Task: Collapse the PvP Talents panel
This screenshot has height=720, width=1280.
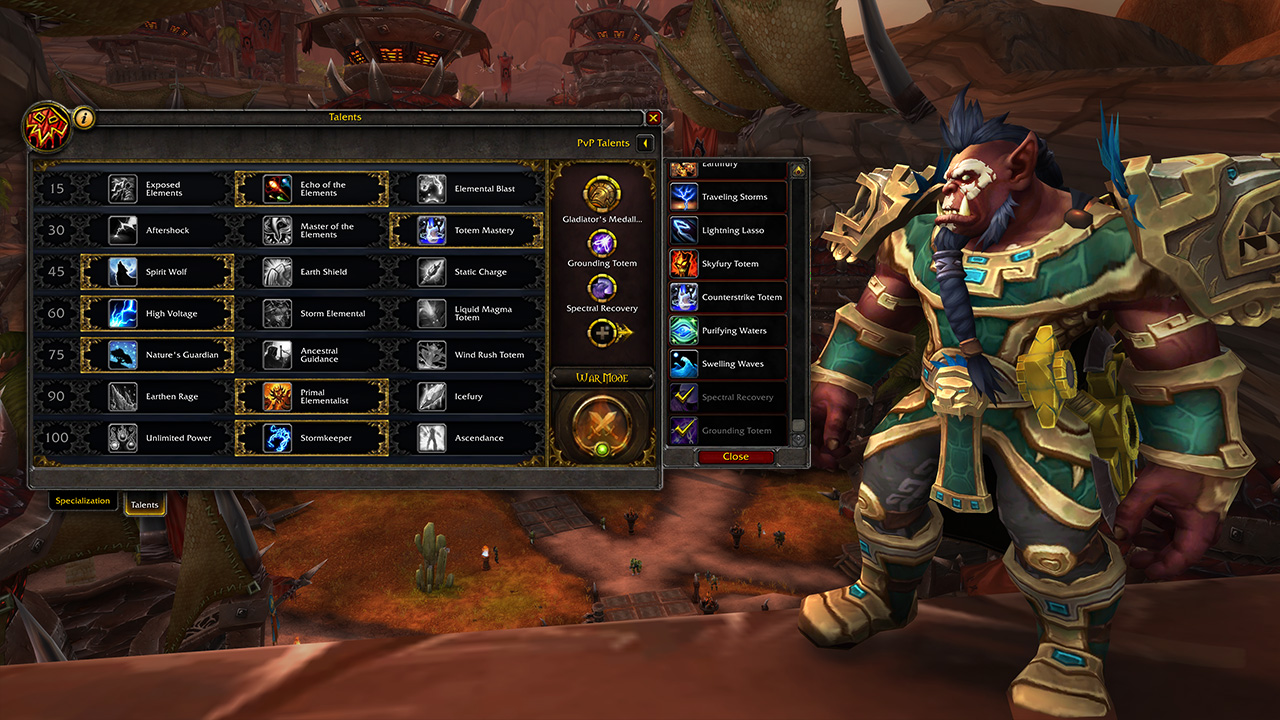Action: point(644,142)
